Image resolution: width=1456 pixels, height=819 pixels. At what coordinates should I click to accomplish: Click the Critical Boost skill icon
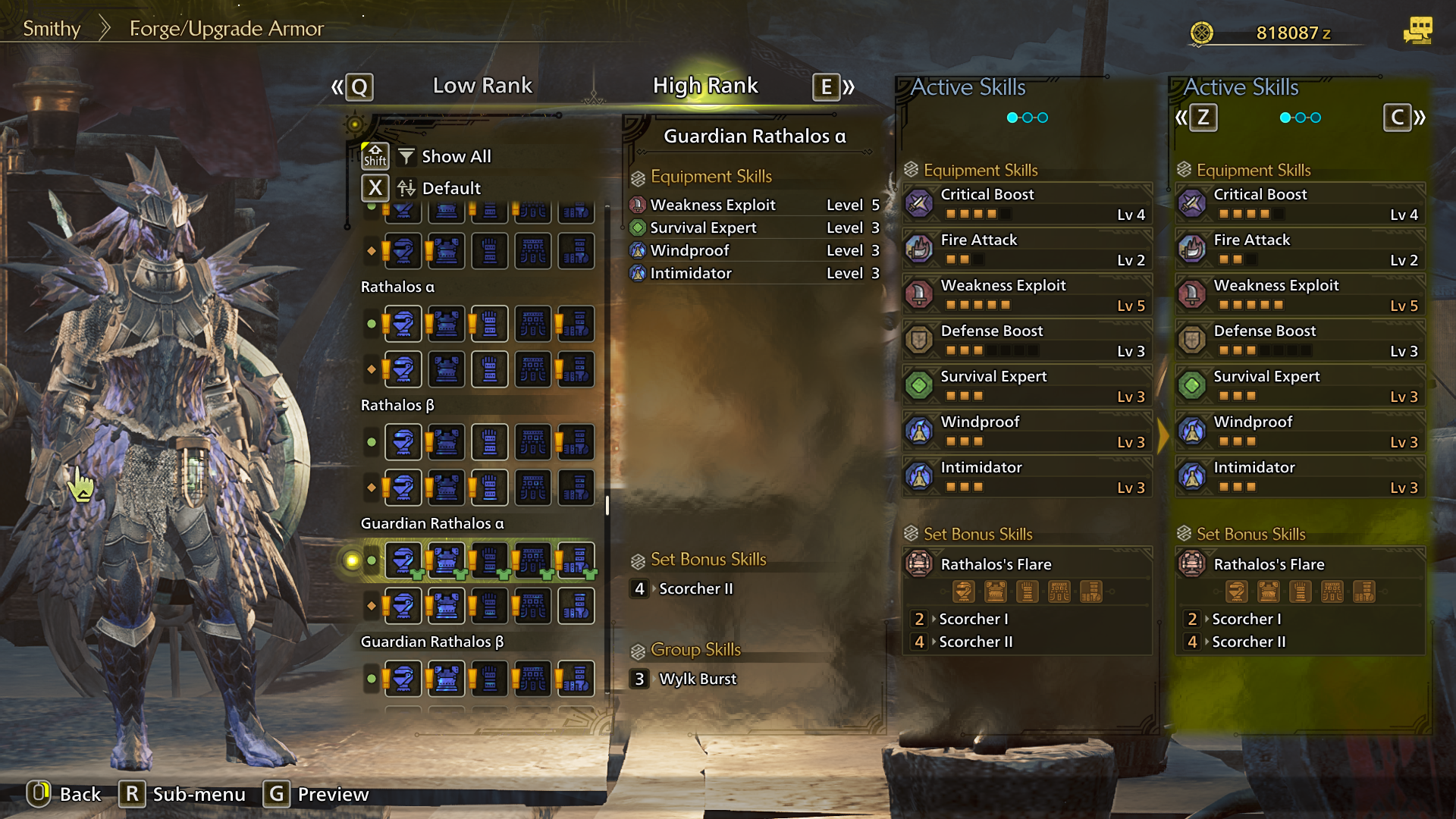click(x=919, y=202)
